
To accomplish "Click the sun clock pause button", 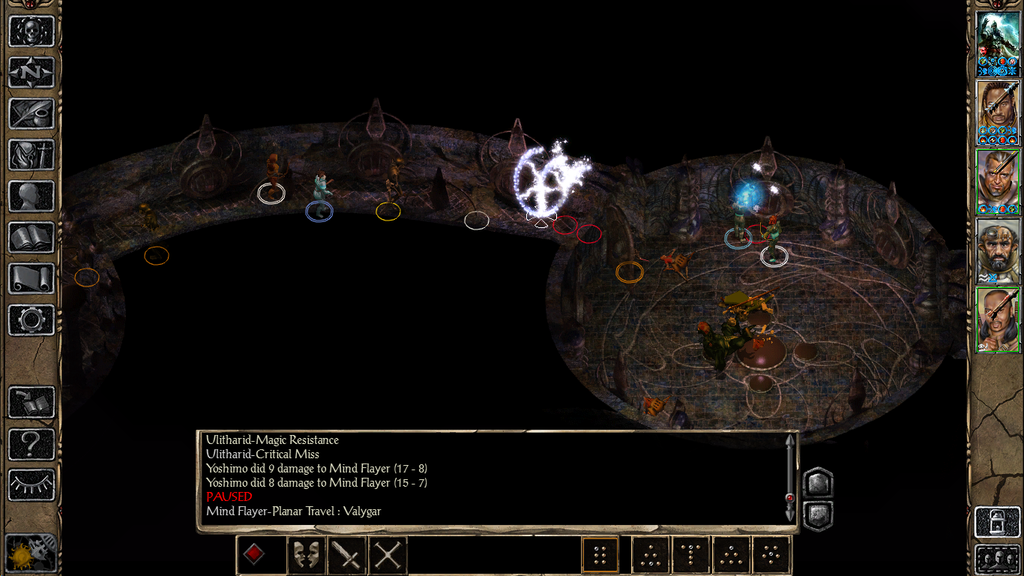I will (x=31, y=552).
